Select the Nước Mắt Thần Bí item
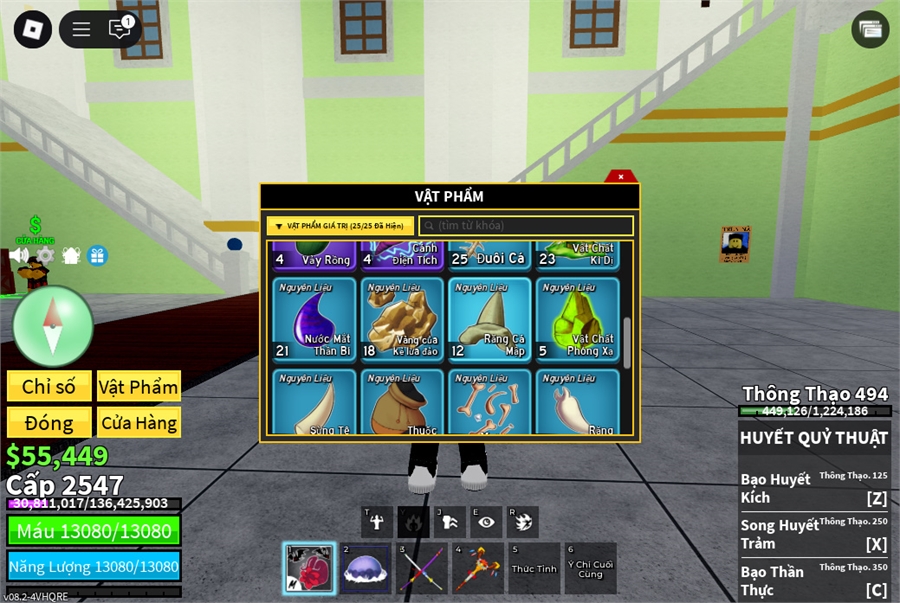This screenshot has width=900, height=603. [314, 318]
